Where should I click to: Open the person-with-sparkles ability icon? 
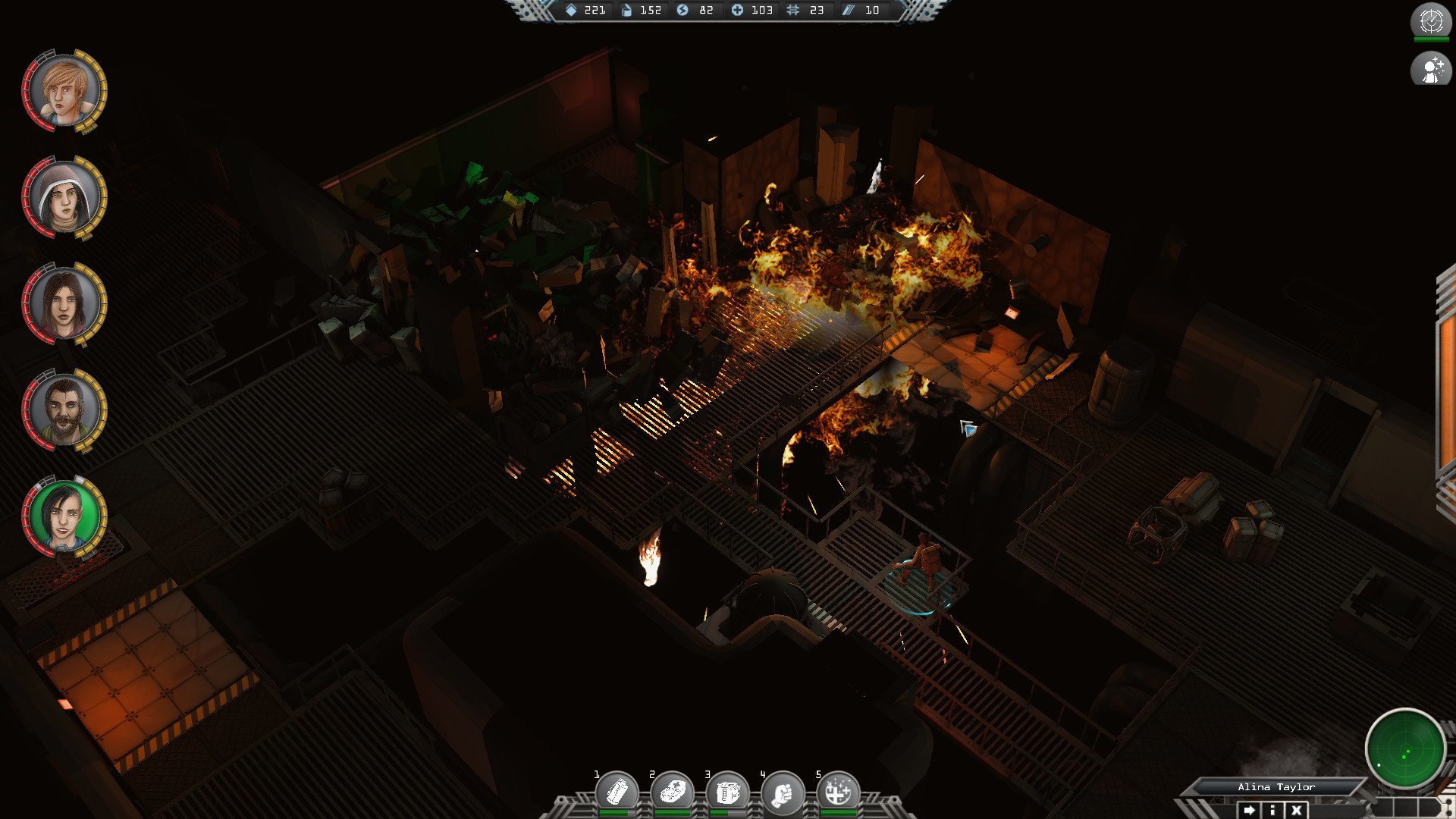1431,70
